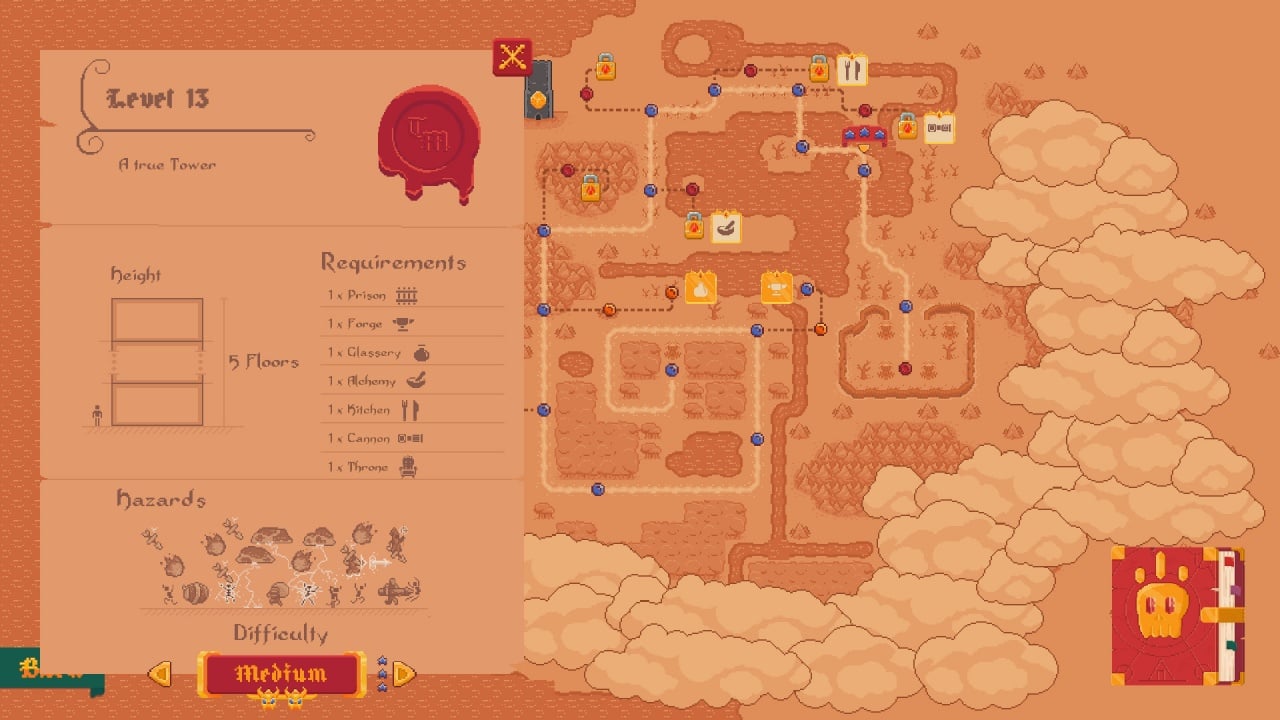The width and height of the screenshot is (1280, 720).
Task: Close the Level 13 info panel
Action: point(512,57)
